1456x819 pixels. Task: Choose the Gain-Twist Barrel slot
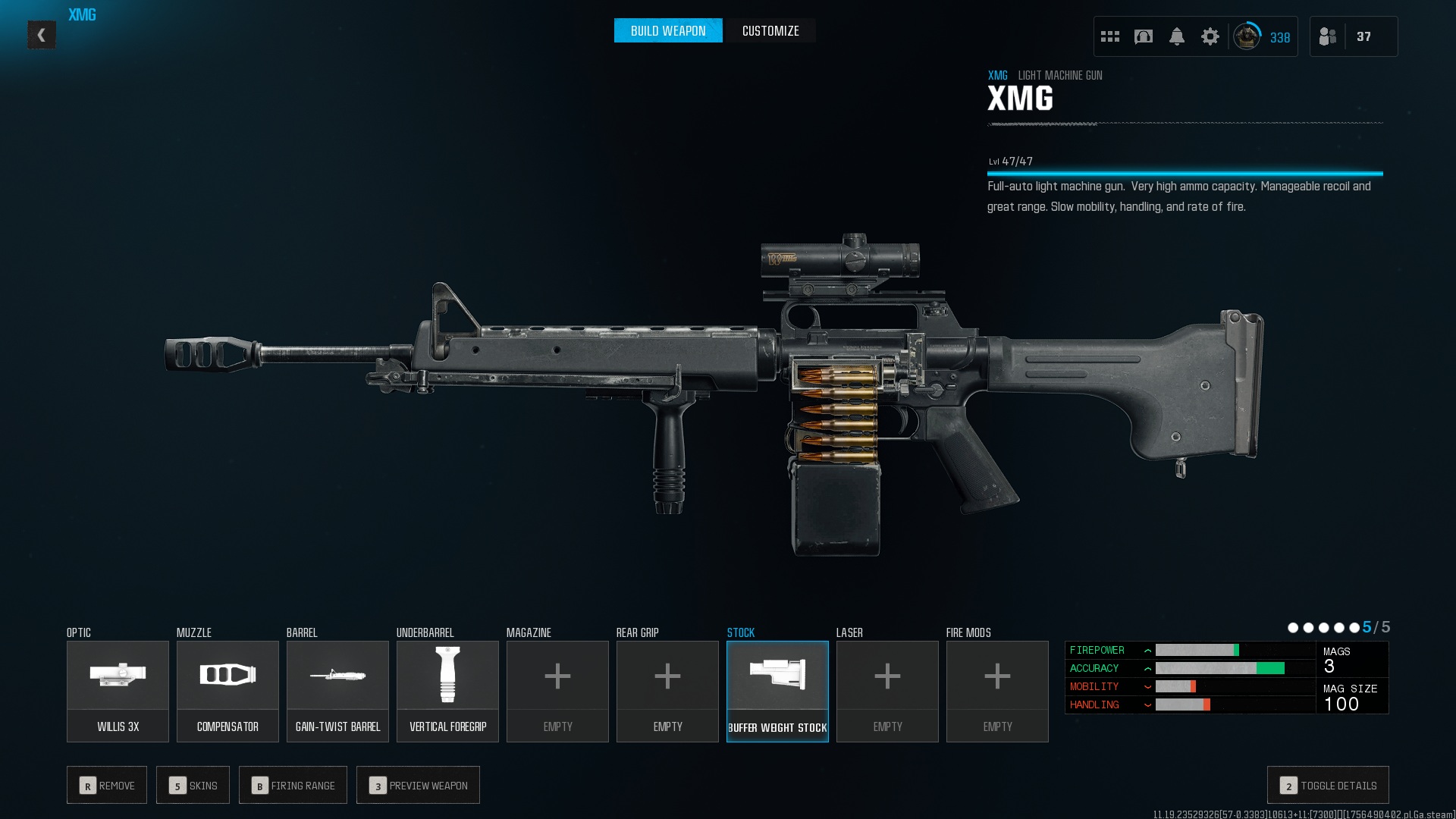pos(337,691)
